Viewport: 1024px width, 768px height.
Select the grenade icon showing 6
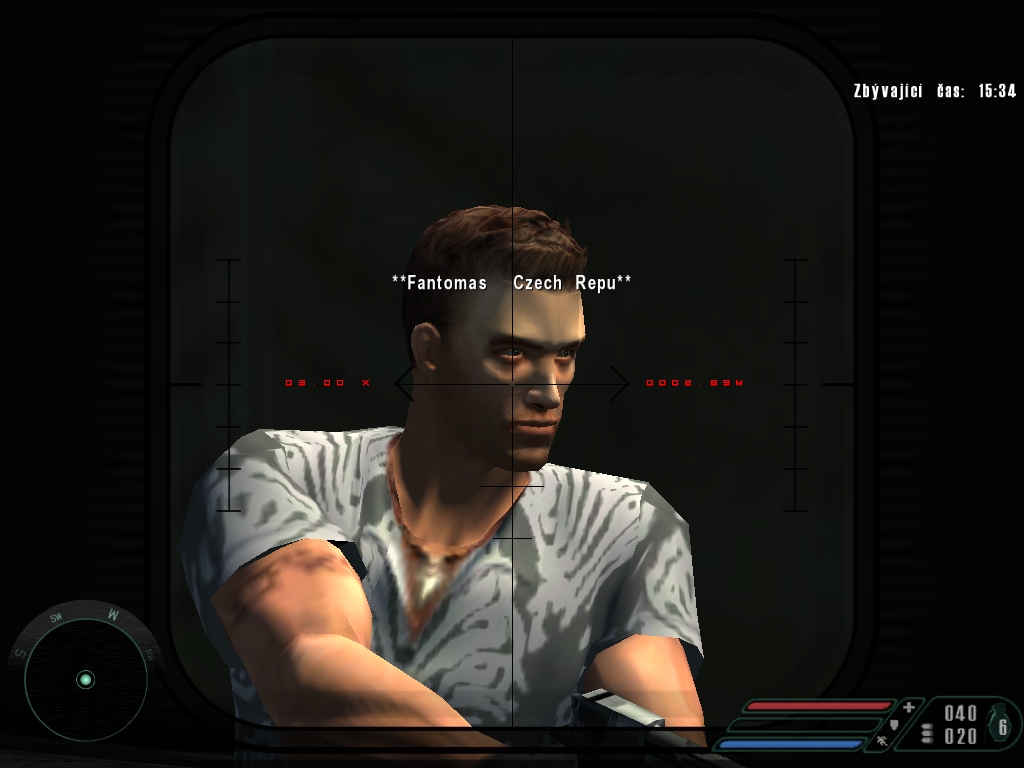1000,725
